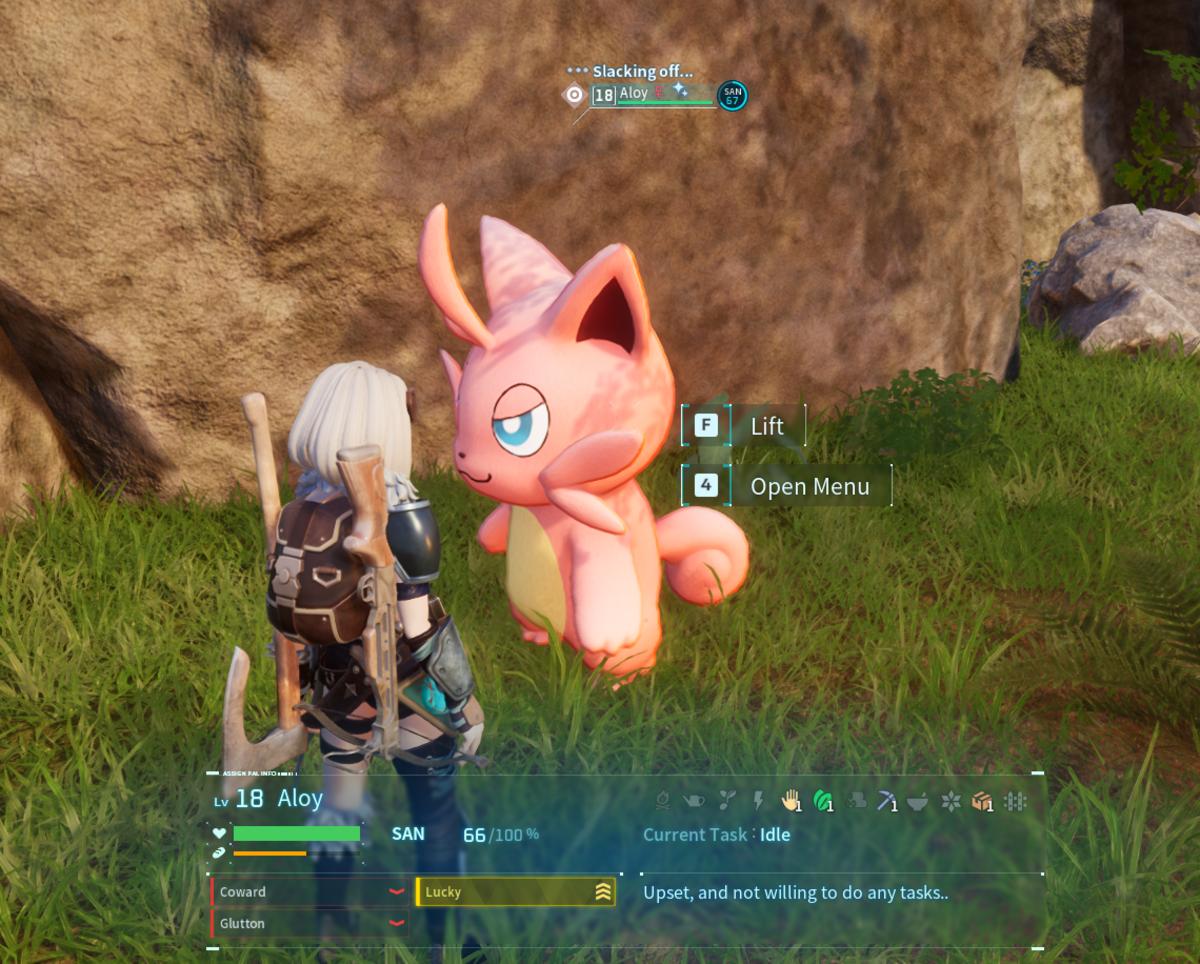Select the Cooling snowflake work icon
This screenshot has height=964, width=1200.
coord(951,801)
